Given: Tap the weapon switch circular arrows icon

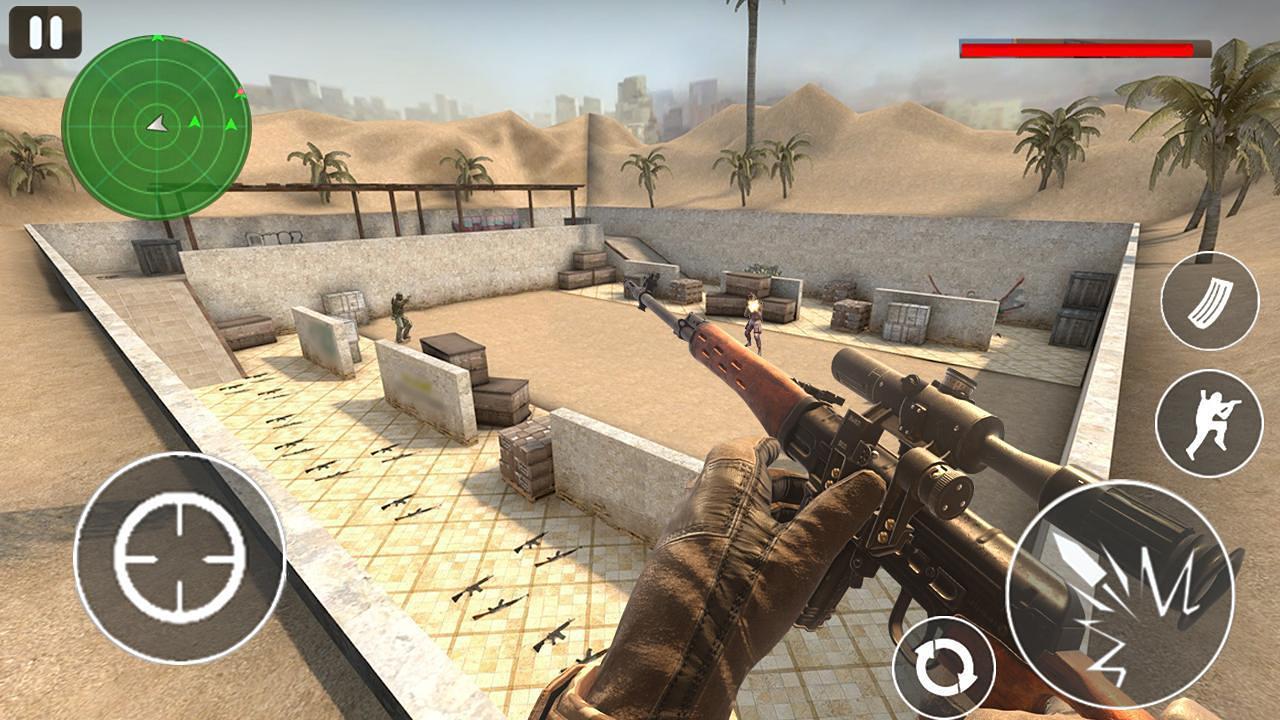Looking at the screenshot, I should pyautogui.click(x=946, y=664).
